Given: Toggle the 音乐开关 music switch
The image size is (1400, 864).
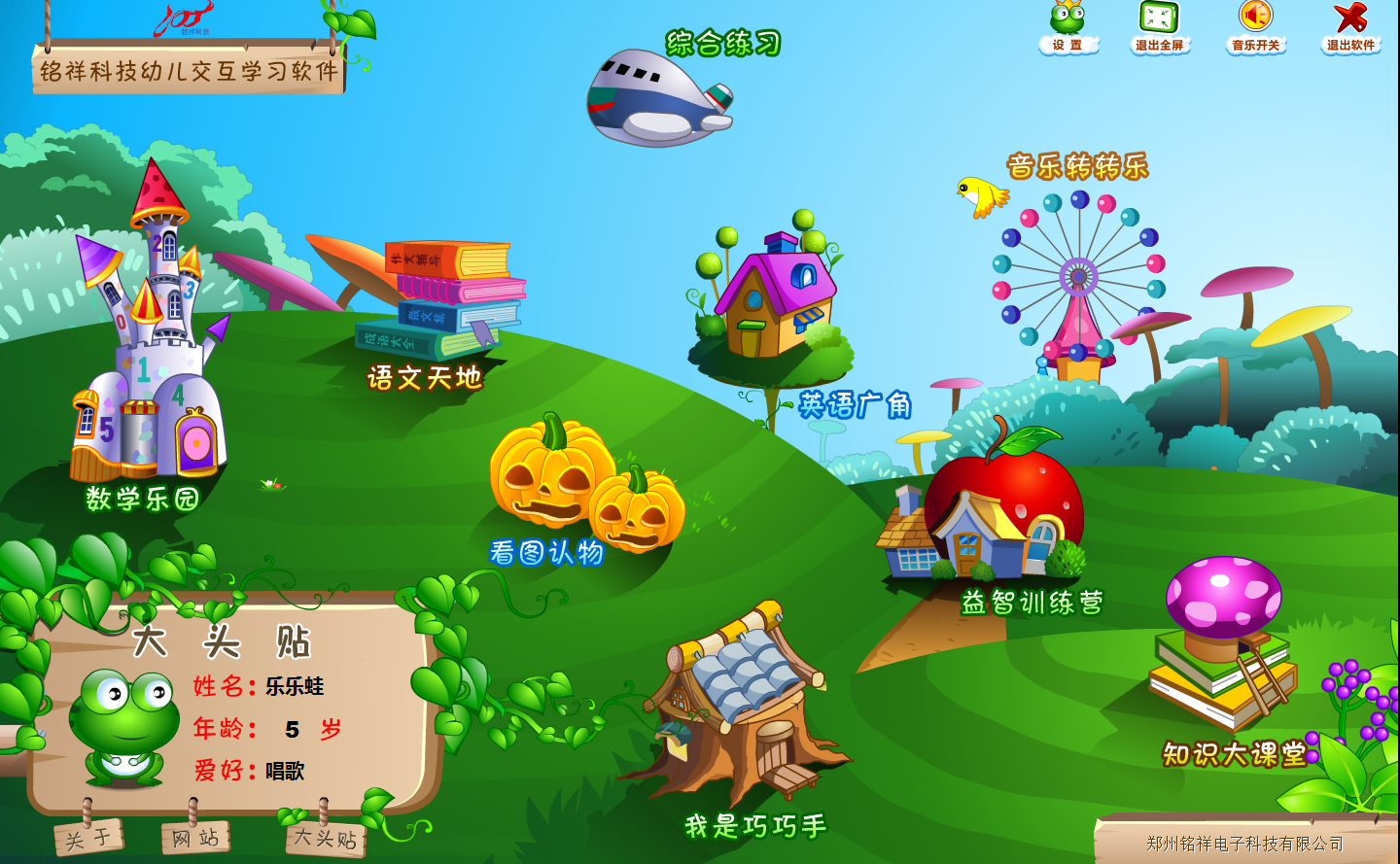Looking at the screenshot, I should click(x=1255, y=27).
